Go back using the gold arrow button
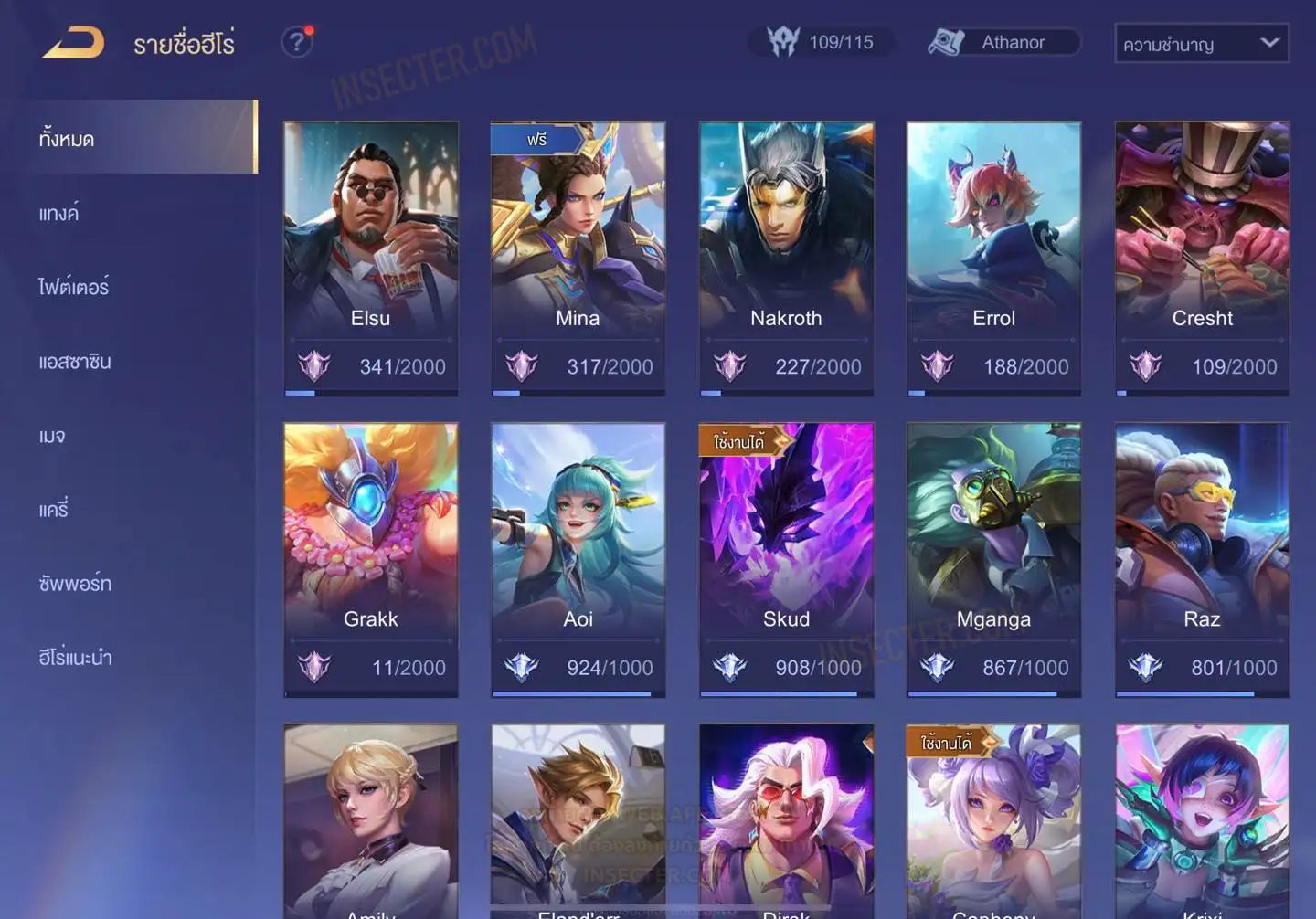This screenshot has height=919, width=1316. pos(73,43)
